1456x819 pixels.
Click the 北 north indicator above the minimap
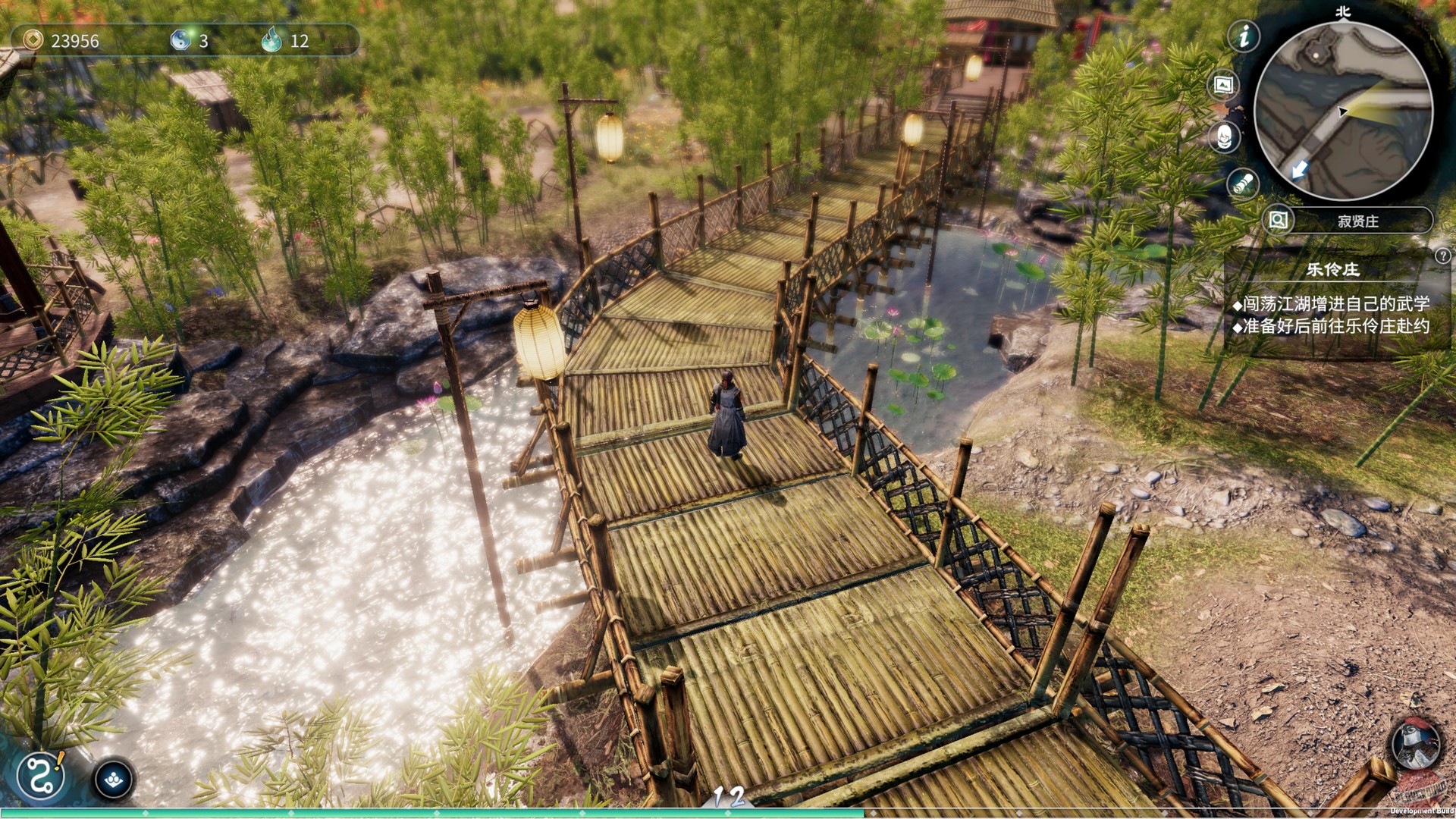click(x=1342, y=12)
